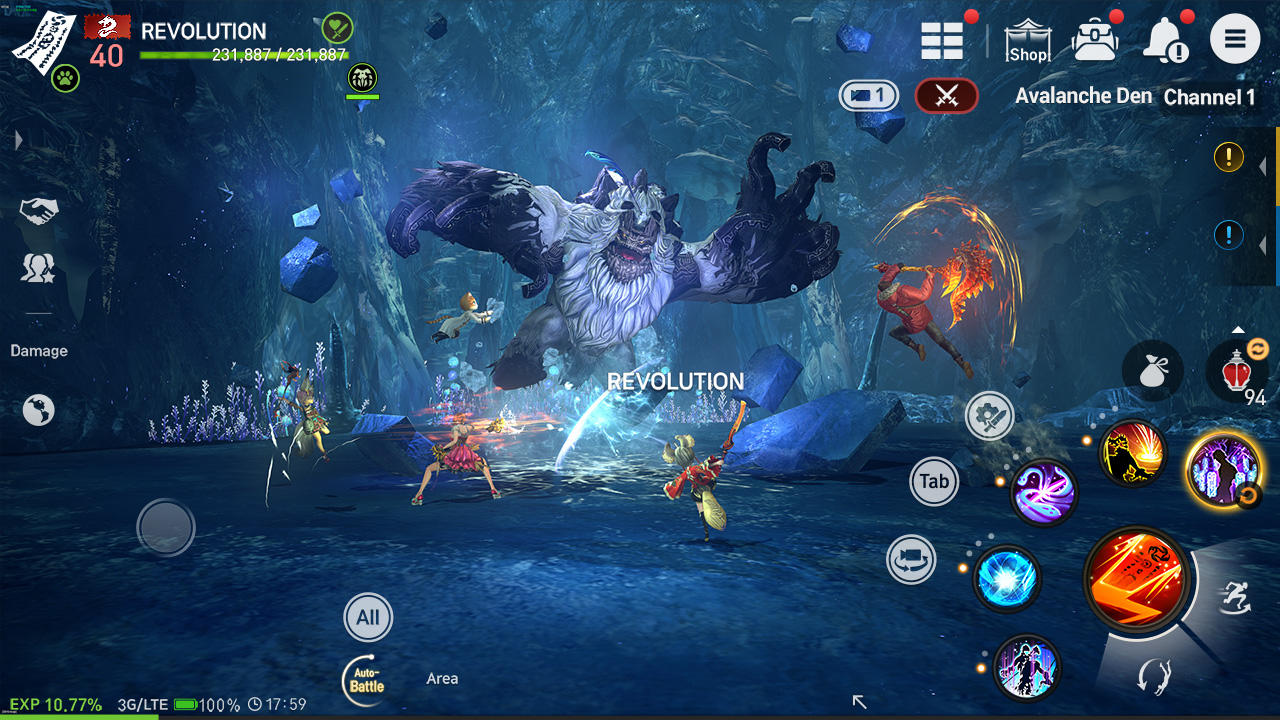Toggle Auto-Battle mode

pyautogui.click(x=368, y=680)
